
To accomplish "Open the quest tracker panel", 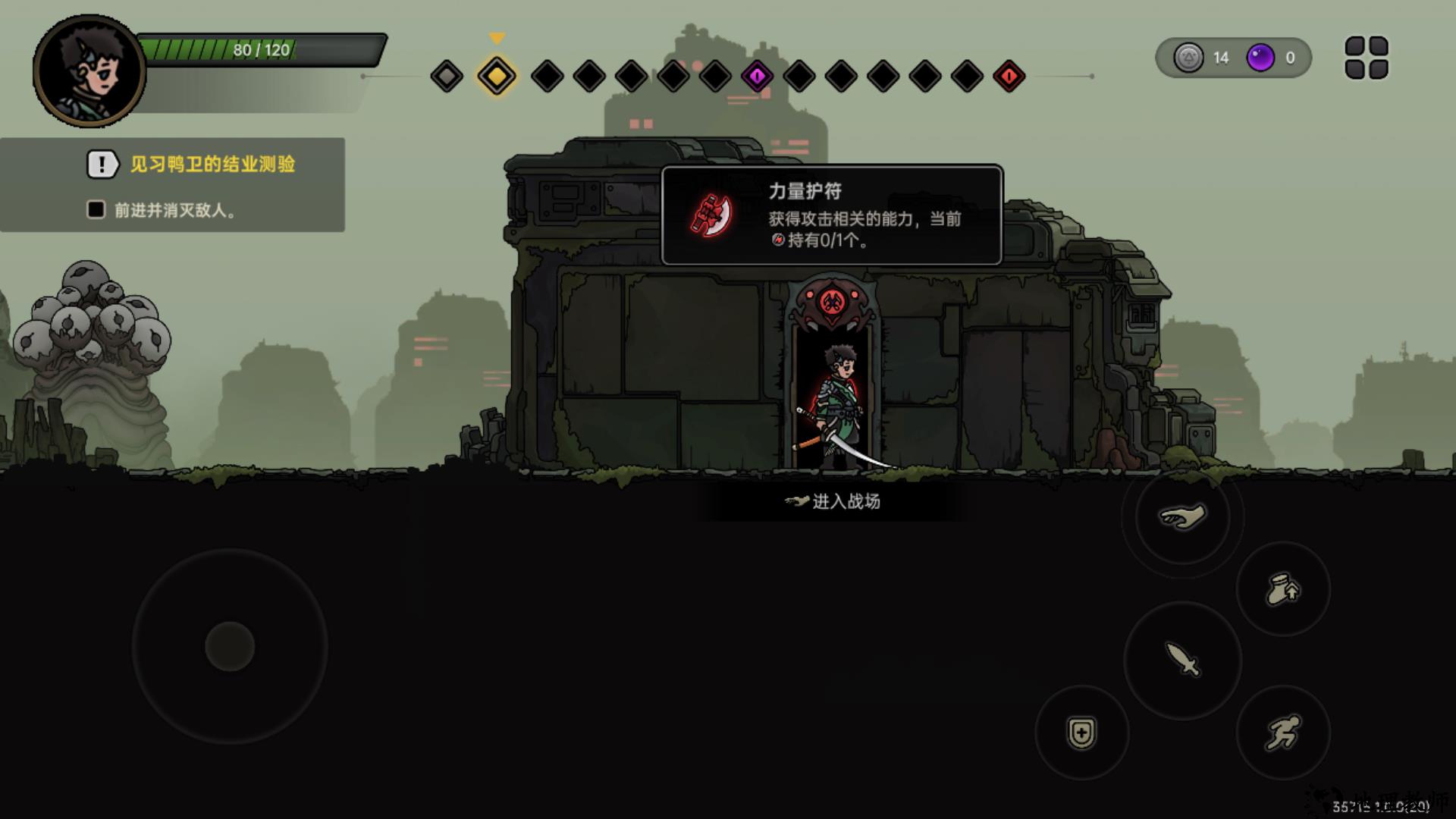I will [x=173, y=184].
